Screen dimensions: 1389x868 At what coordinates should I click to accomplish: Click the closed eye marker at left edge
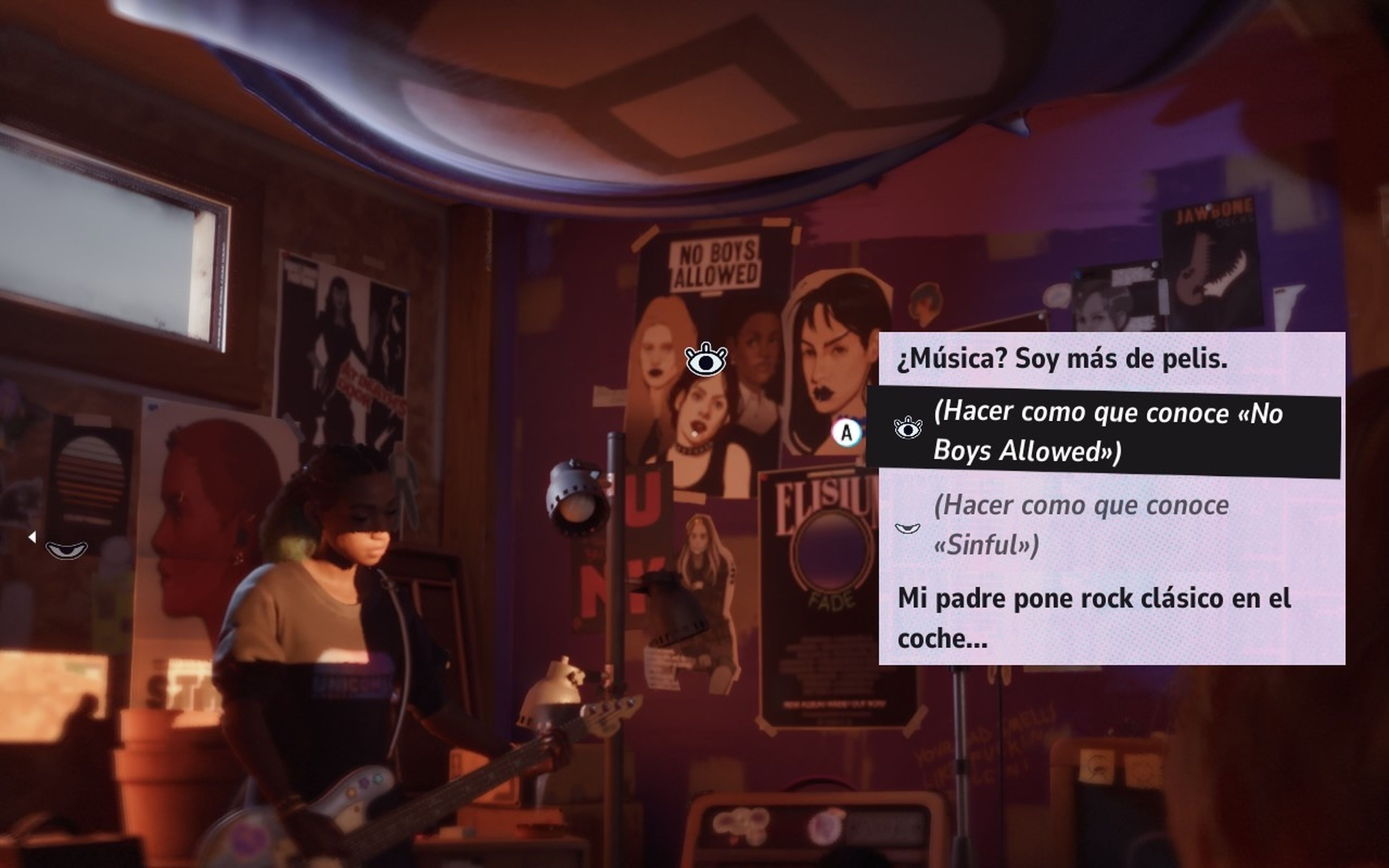pos(67,550)
